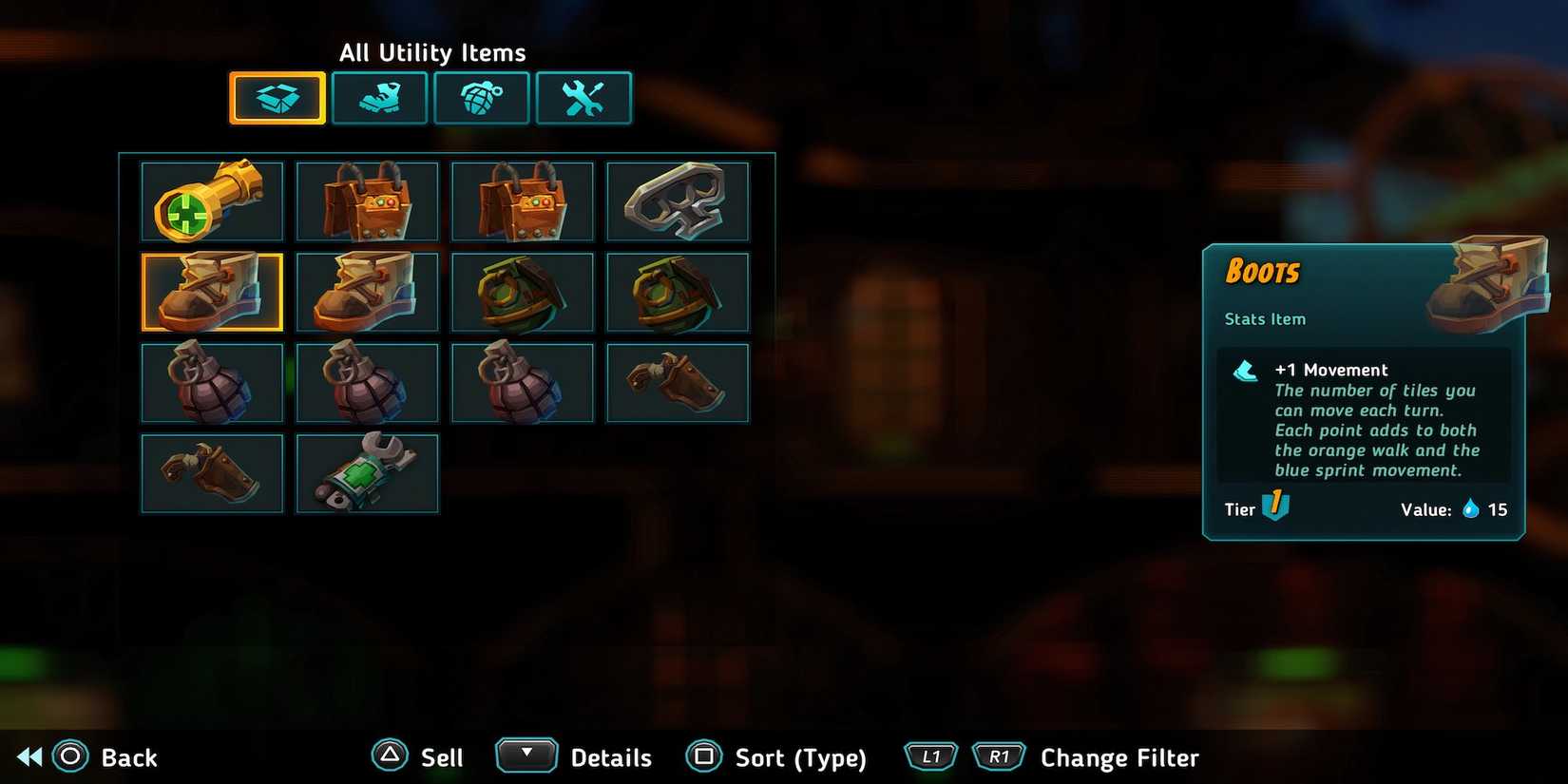Select the purple grenade in the third row

point(211,382)
